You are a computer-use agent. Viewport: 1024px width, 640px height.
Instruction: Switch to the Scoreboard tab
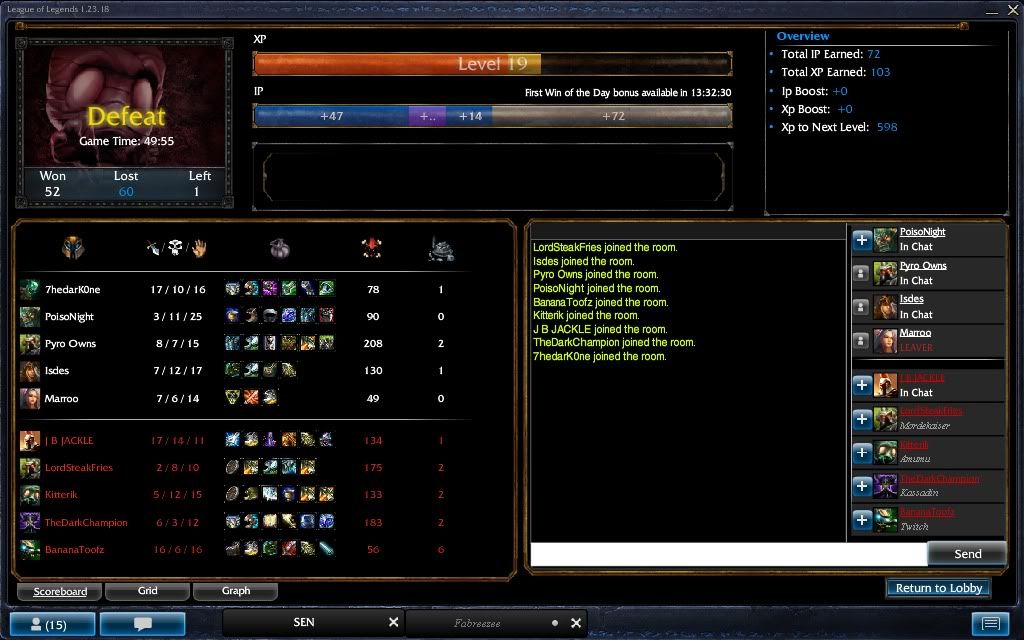(x=60, y=591)
